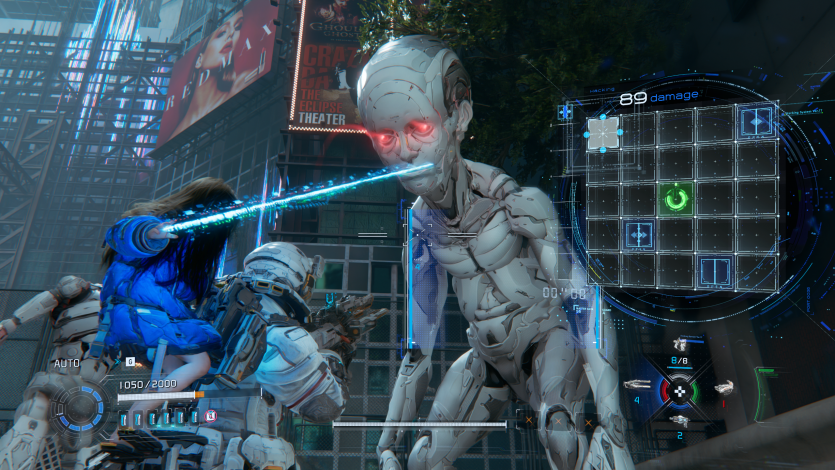Click the red crossed-out icon after the cells
The image size is (835, 470).
tap(210, 415)
